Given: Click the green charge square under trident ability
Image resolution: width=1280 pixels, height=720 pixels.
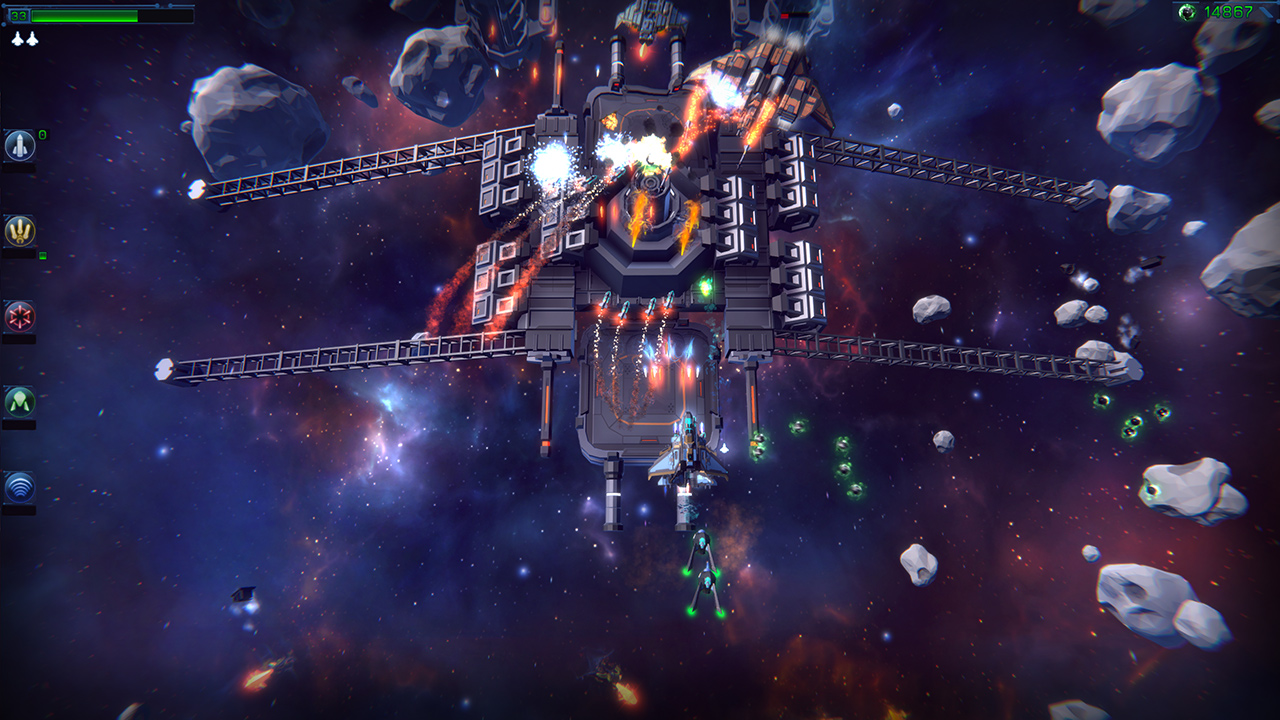Looking at the screenshot, I should click(x=41, y=256).
